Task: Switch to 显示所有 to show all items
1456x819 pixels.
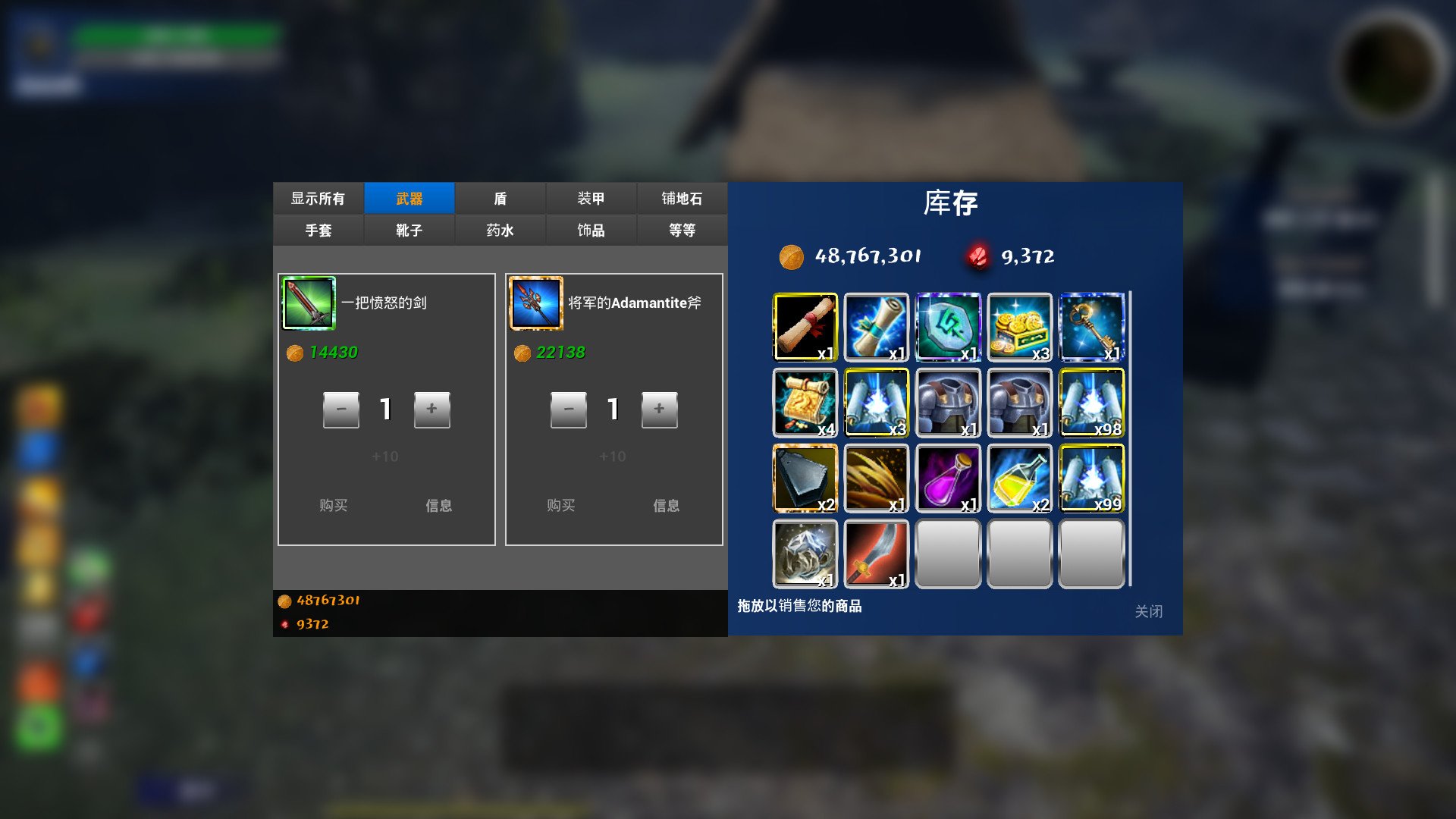Action: click(318, 198)
